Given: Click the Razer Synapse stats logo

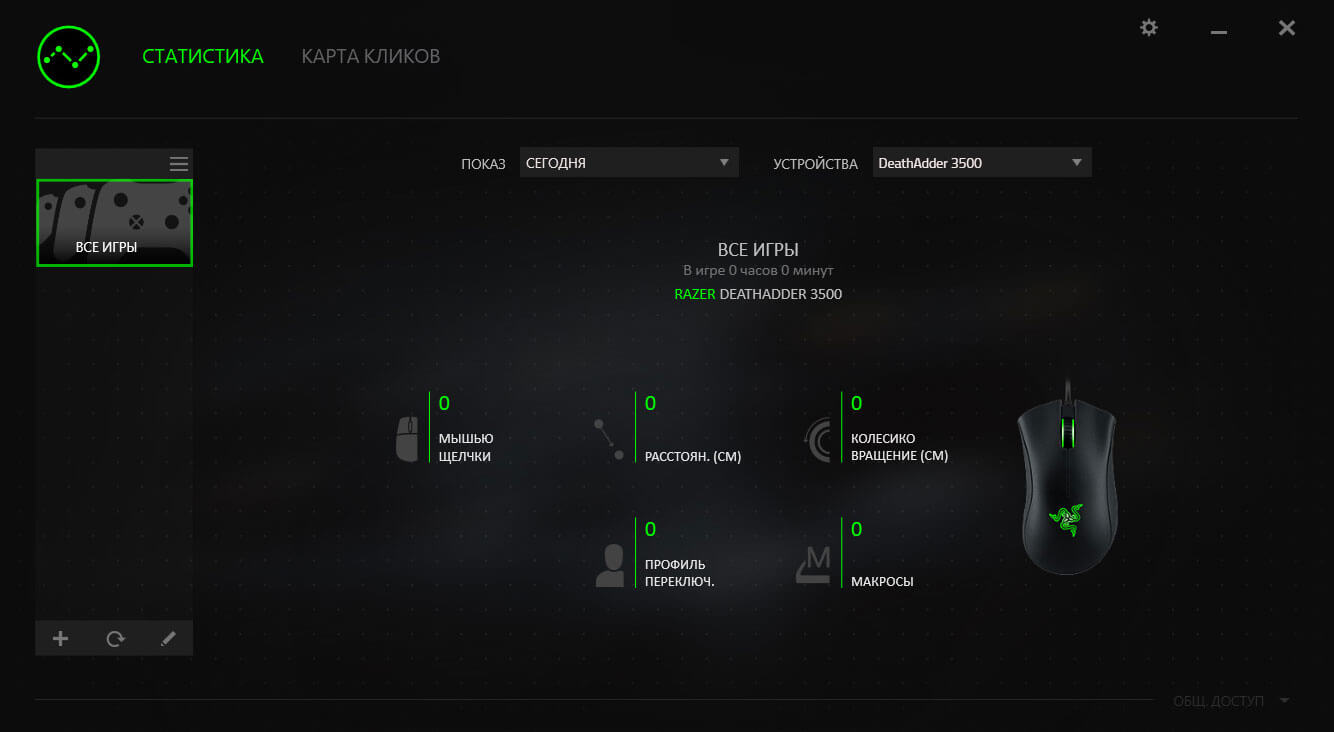Looking at the screenshot, I should 67,57.
